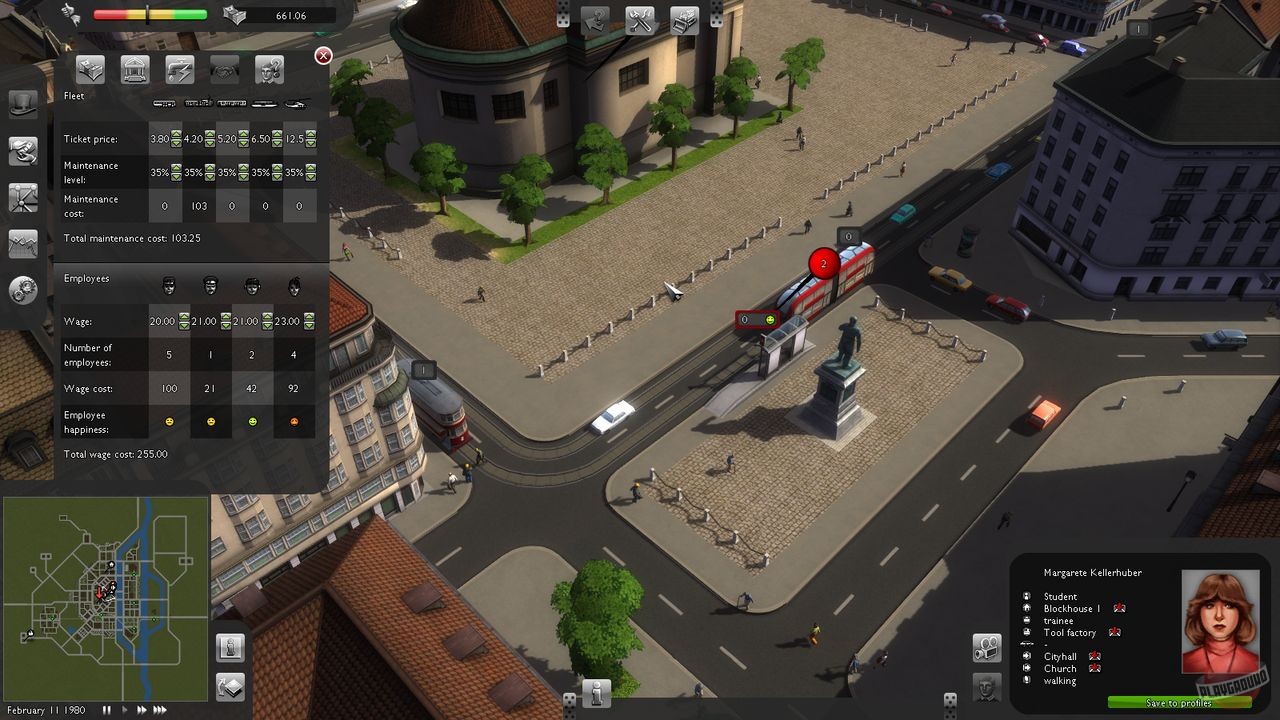Open the wrench and tools build menu
Image resolution: width=1280 pixels, height=720 pixels.
click(x=641, y=20)
